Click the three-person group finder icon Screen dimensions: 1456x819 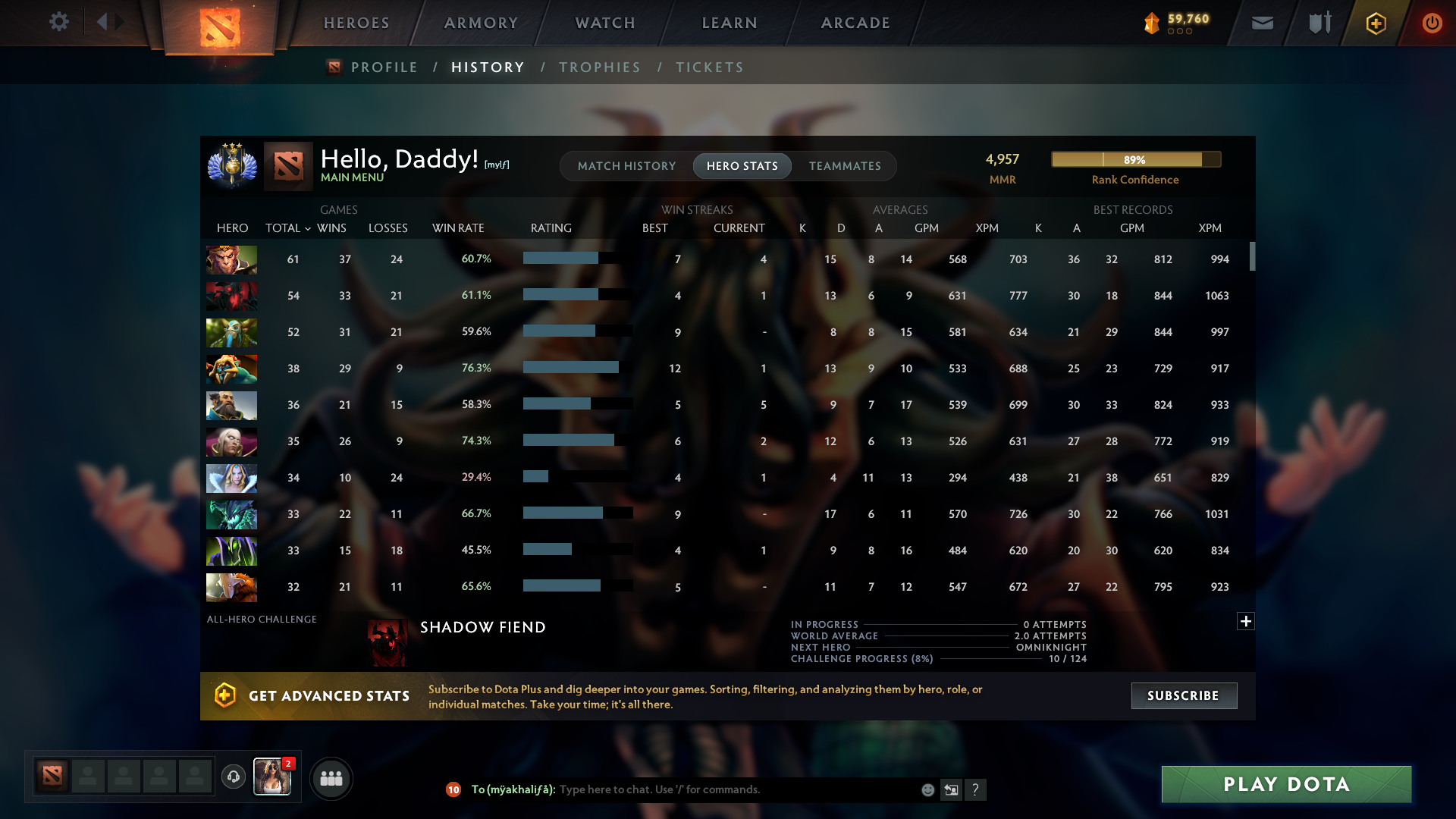click(x=331, y=777)
